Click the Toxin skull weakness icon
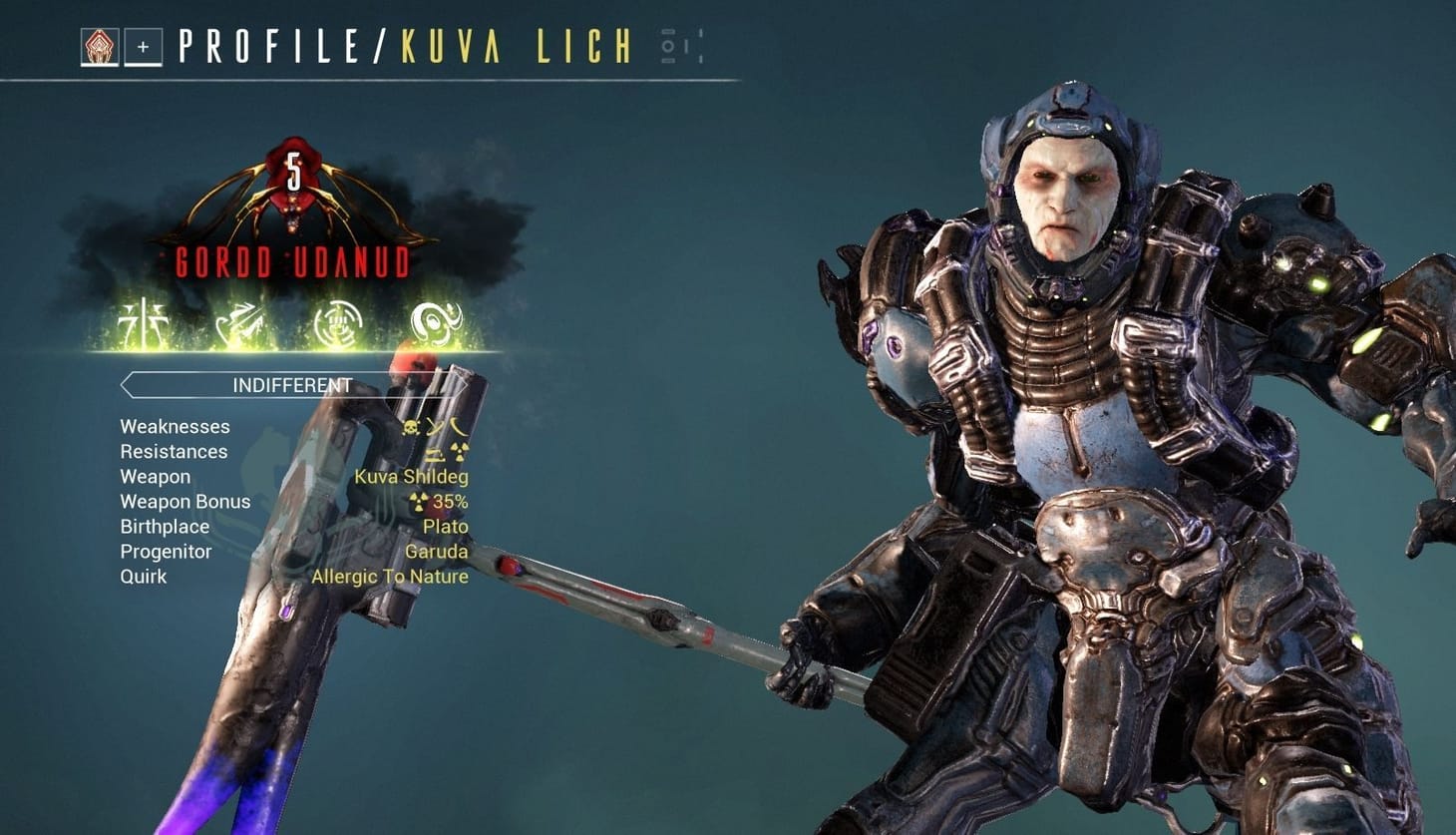The height and width of the screenshot is (835, 1456). [411, 426]
